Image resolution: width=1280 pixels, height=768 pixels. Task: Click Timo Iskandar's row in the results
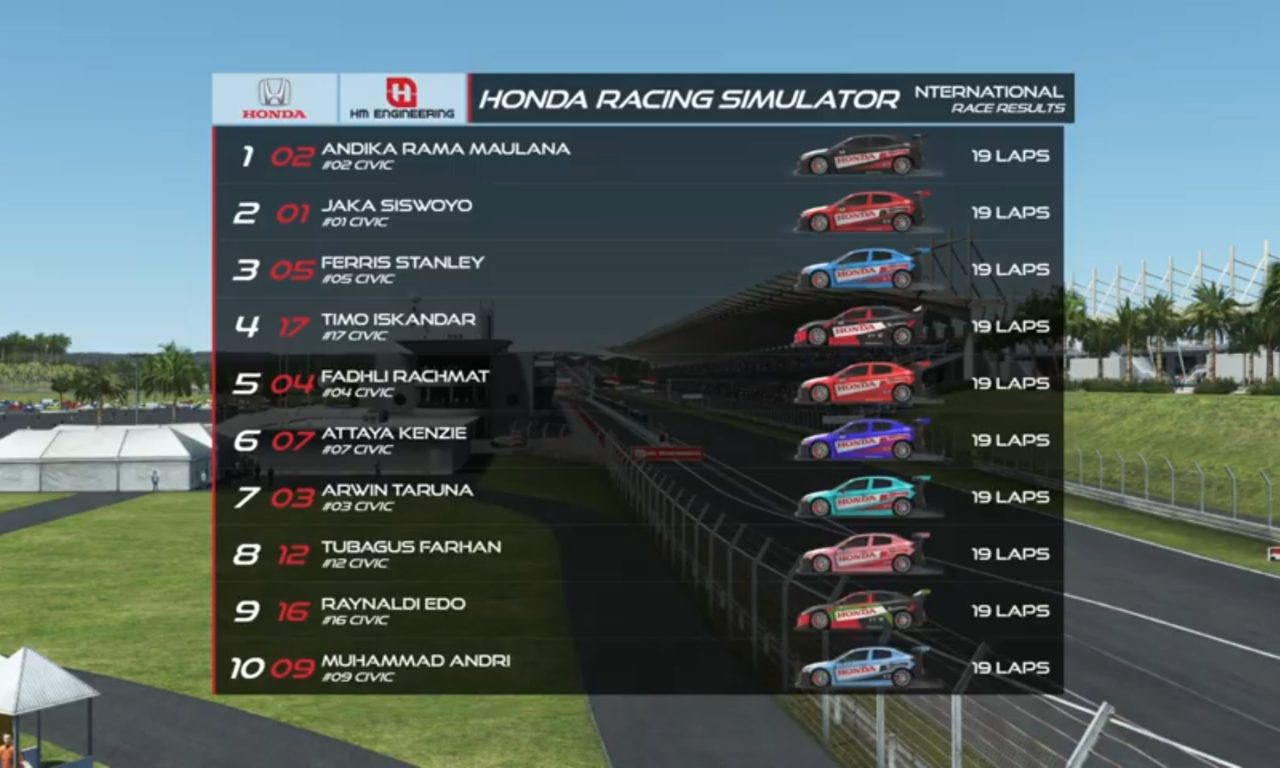click(638, 327)
